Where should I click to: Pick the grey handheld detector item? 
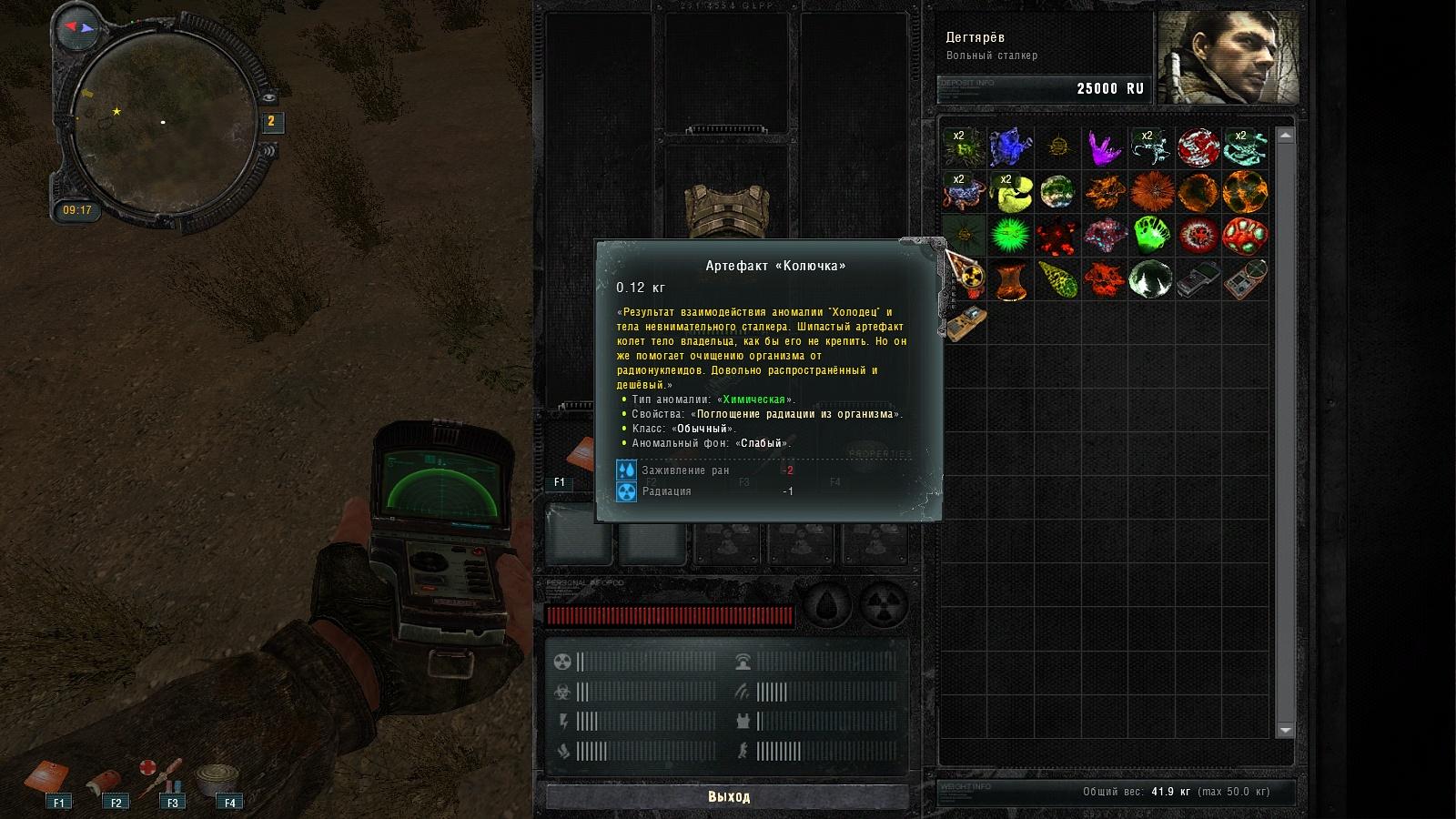tap(1198, 280)
